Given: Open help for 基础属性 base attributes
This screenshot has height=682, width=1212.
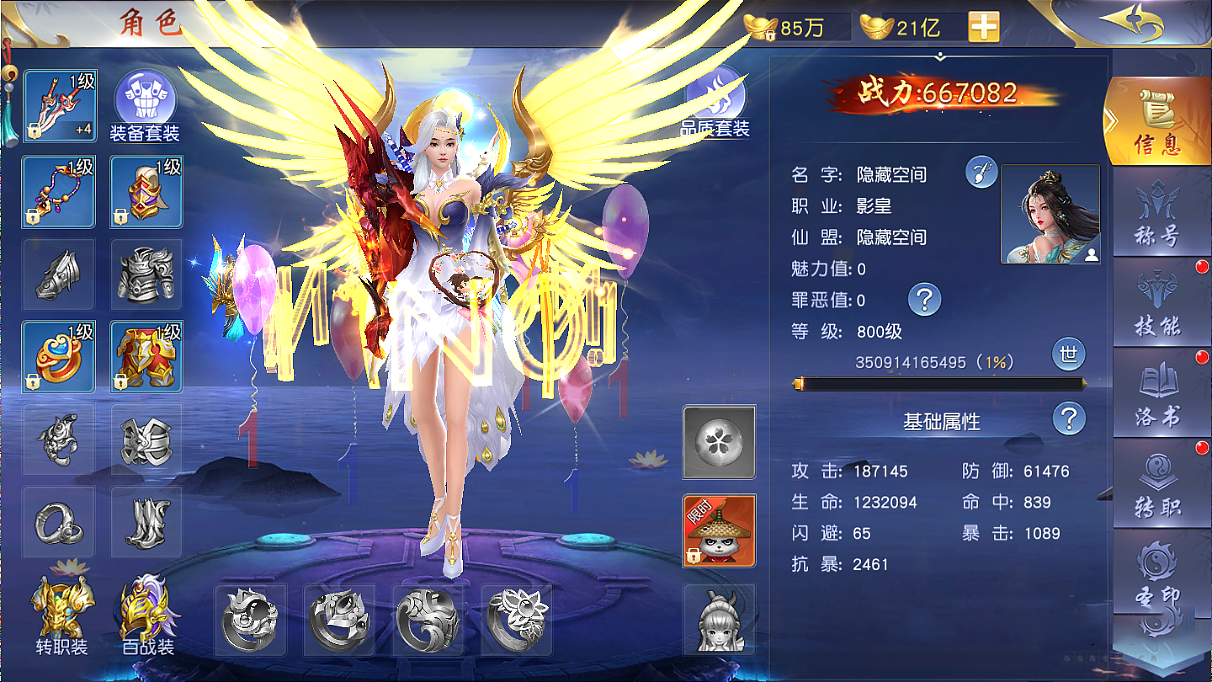Looking at the screenshot, I should [x=1069, y=419].
